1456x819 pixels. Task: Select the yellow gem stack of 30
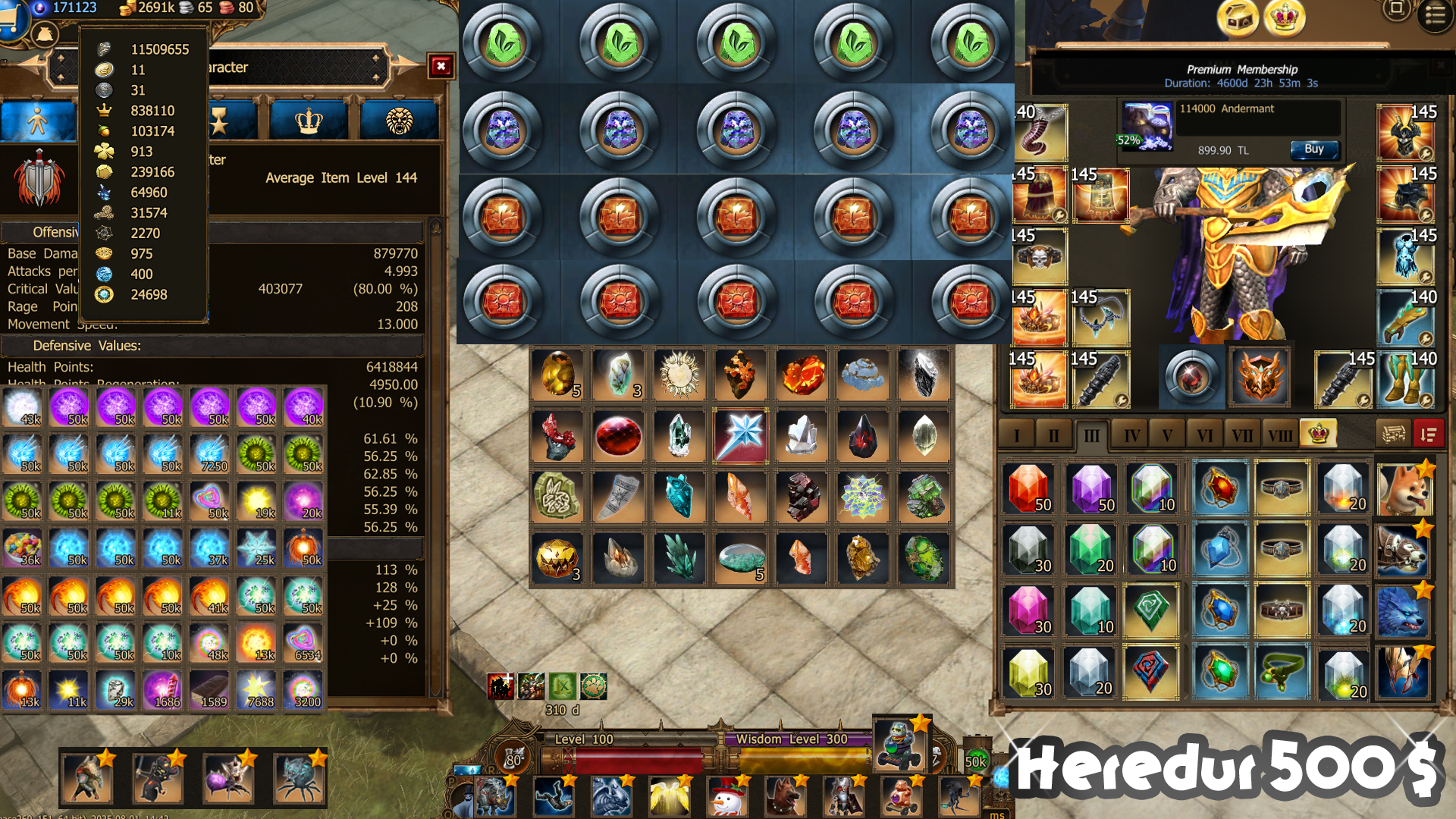click(1029, 673)
